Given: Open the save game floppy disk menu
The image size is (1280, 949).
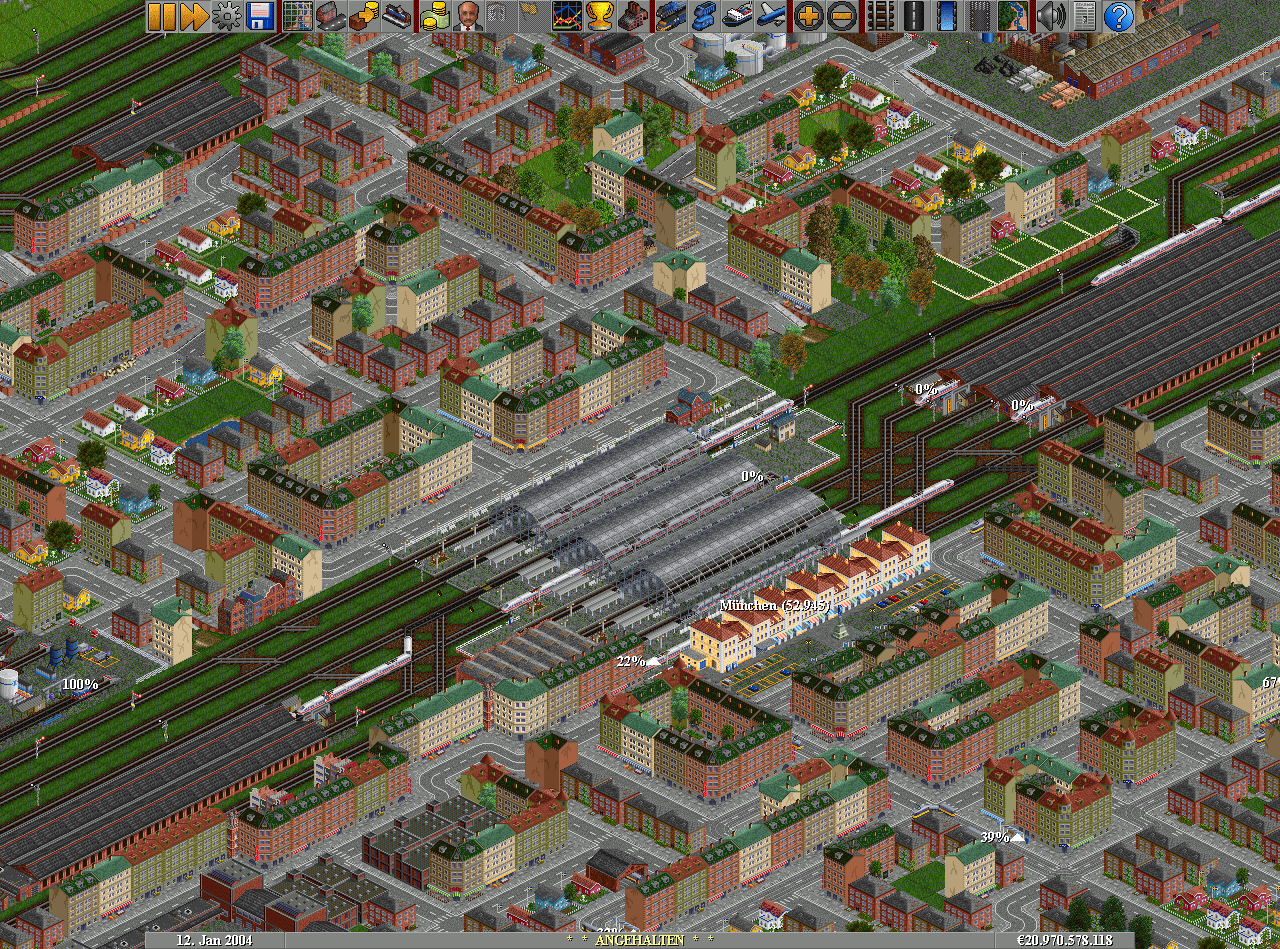Looking at the screenshot, I should tap(260, 16).
